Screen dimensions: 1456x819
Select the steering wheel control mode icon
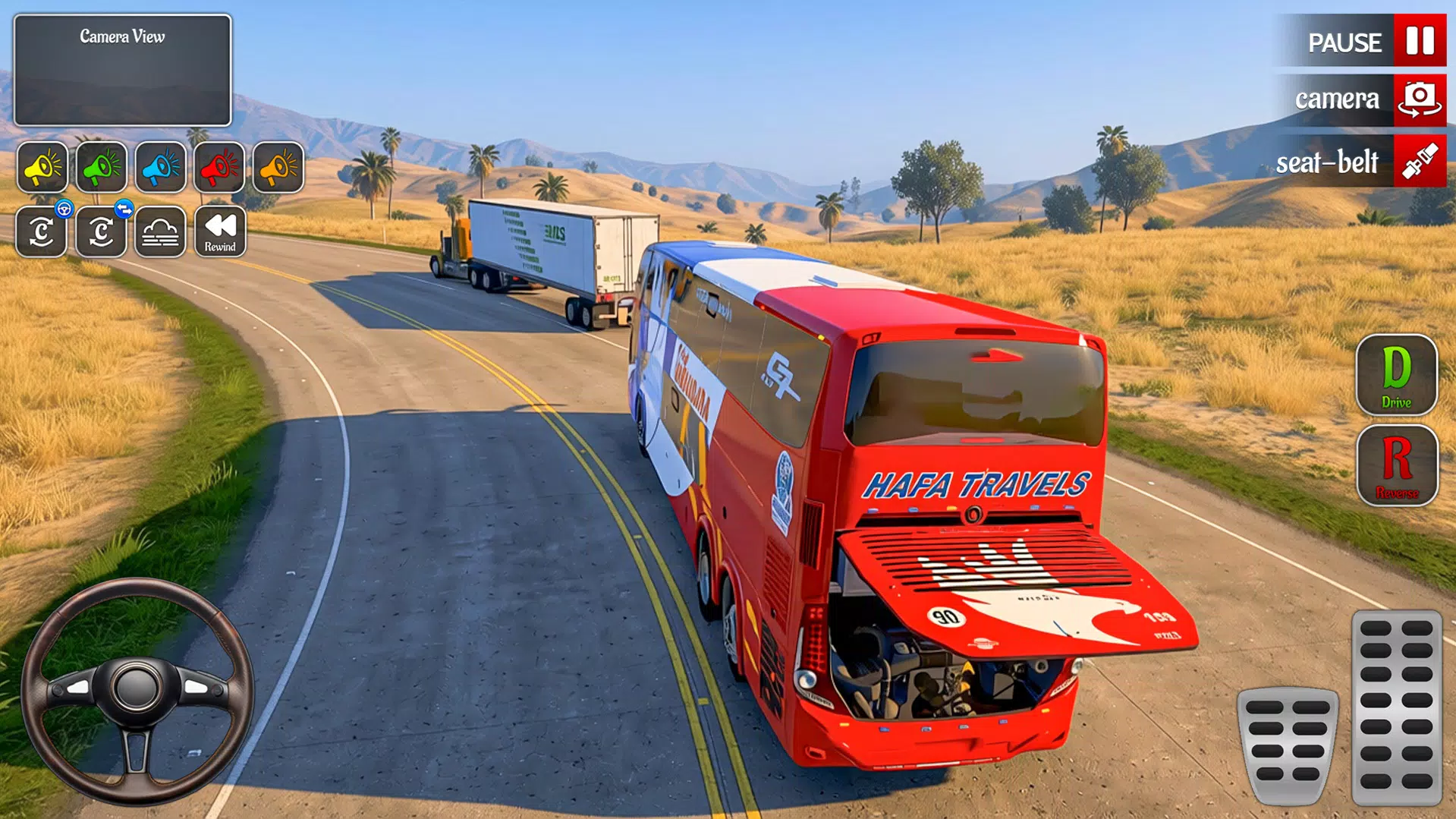point(42,232)
